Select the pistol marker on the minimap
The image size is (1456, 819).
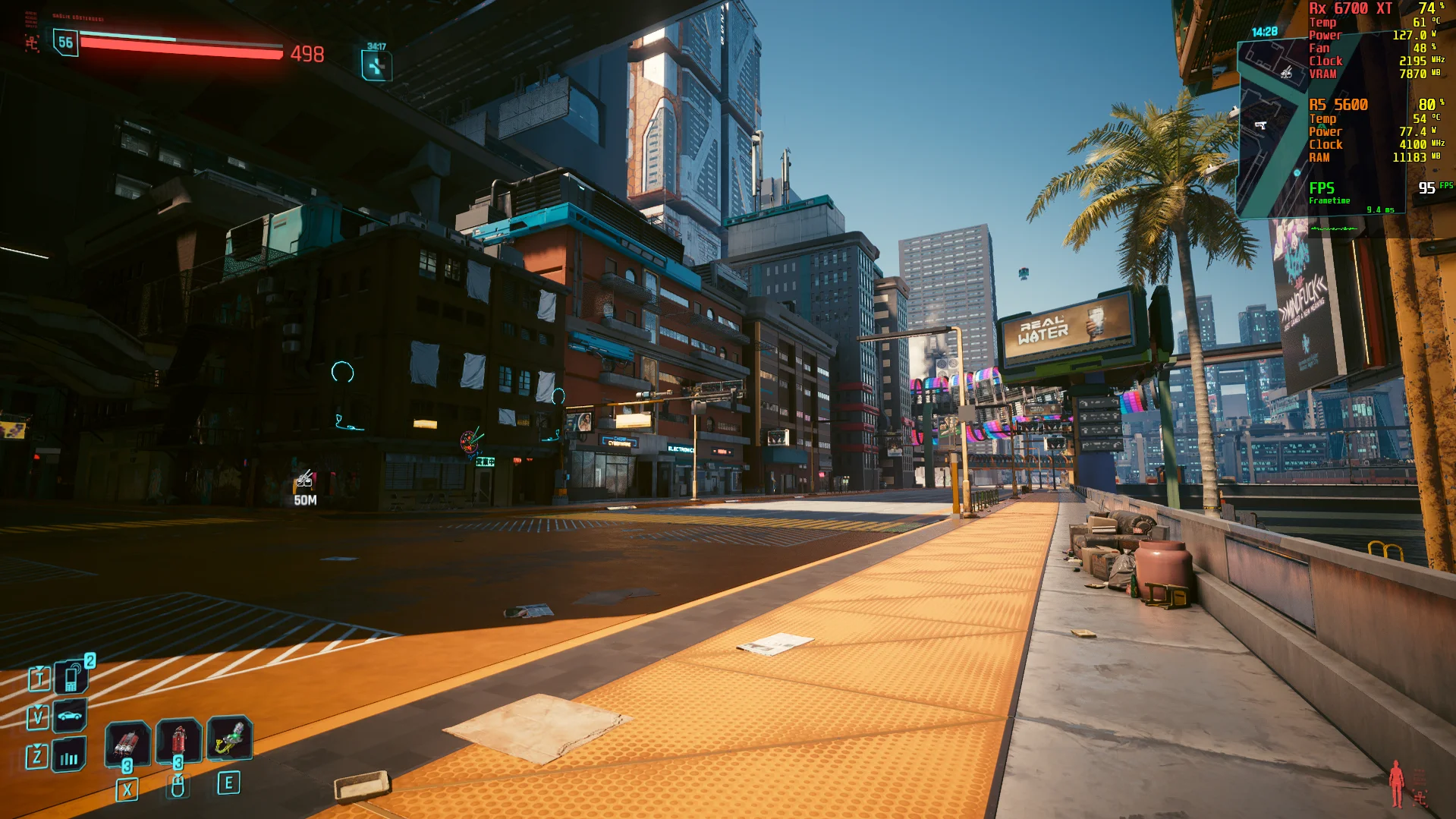coord(1260,125)
